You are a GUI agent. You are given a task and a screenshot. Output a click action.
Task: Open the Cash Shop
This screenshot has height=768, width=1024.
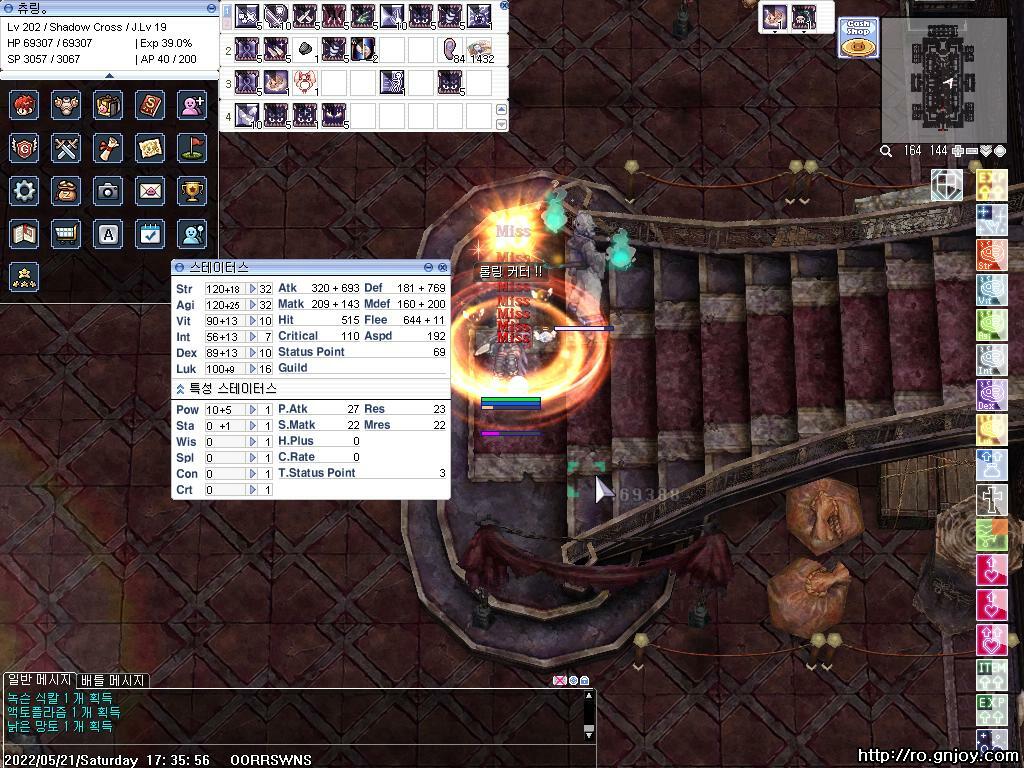[858, 37]
